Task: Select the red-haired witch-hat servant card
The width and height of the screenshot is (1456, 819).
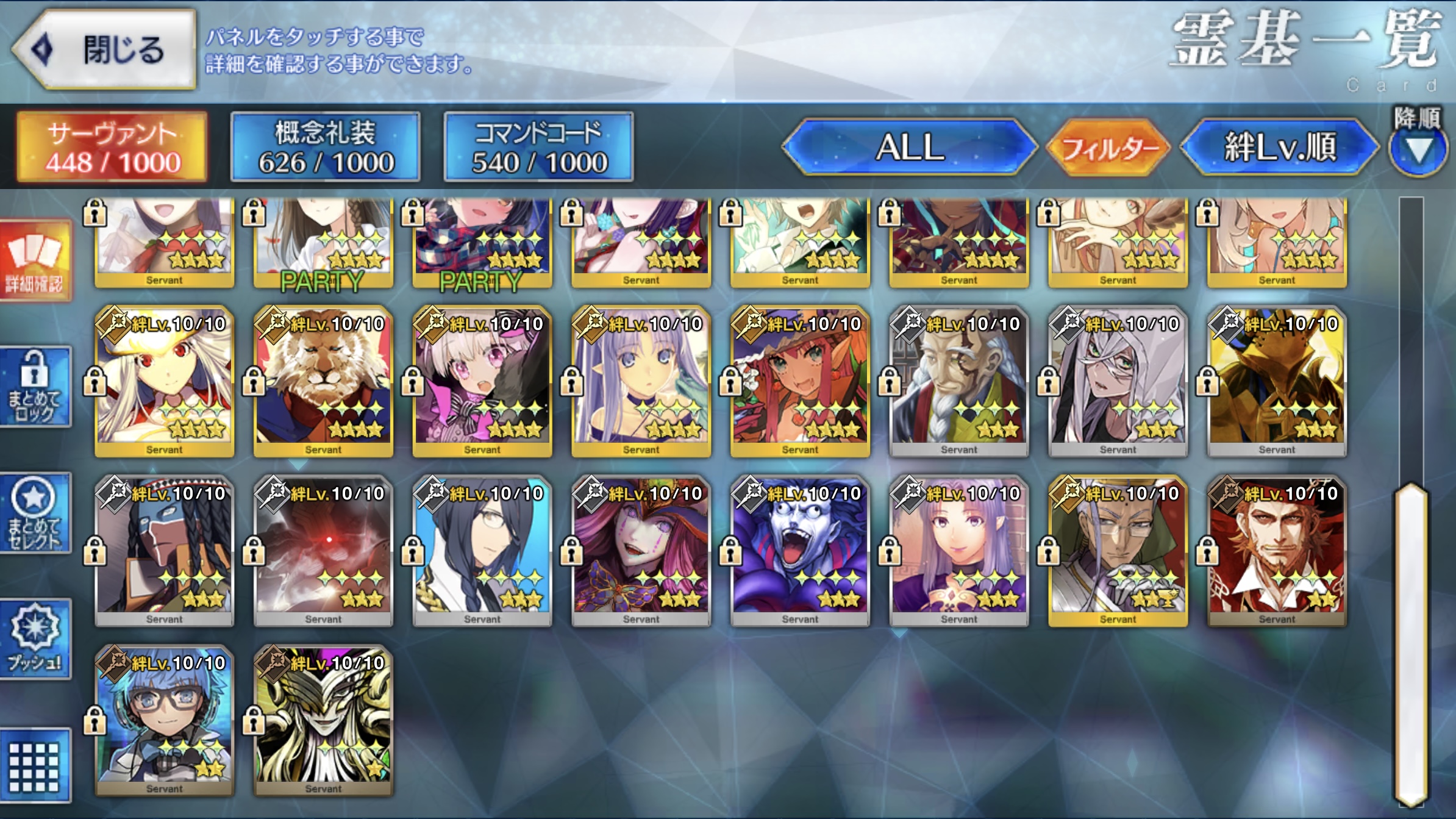Action: pyautogui.click(x=800, y=382)
